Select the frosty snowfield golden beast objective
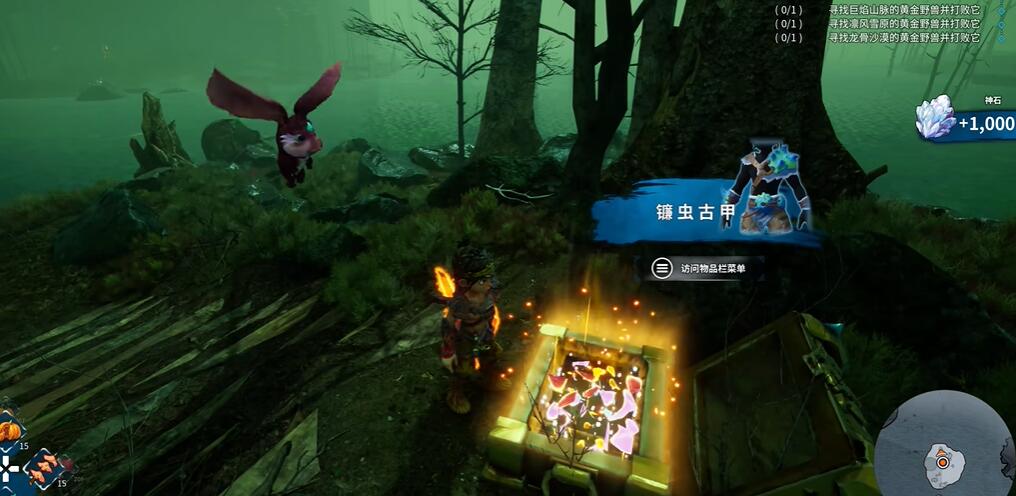 903,24
